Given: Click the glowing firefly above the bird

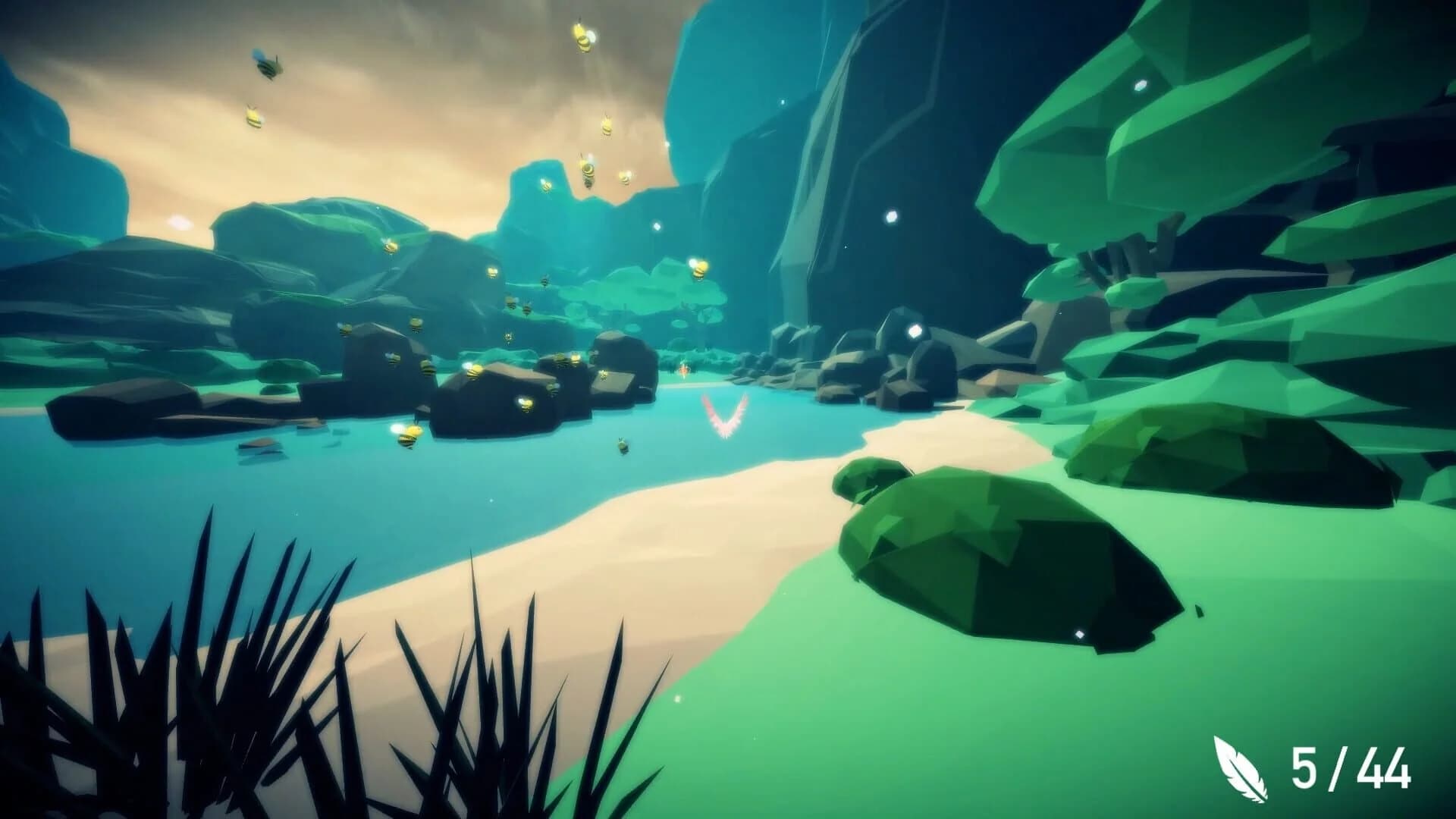Looking at the screenshot, I should pyautogui.click(x=684, y=369).
